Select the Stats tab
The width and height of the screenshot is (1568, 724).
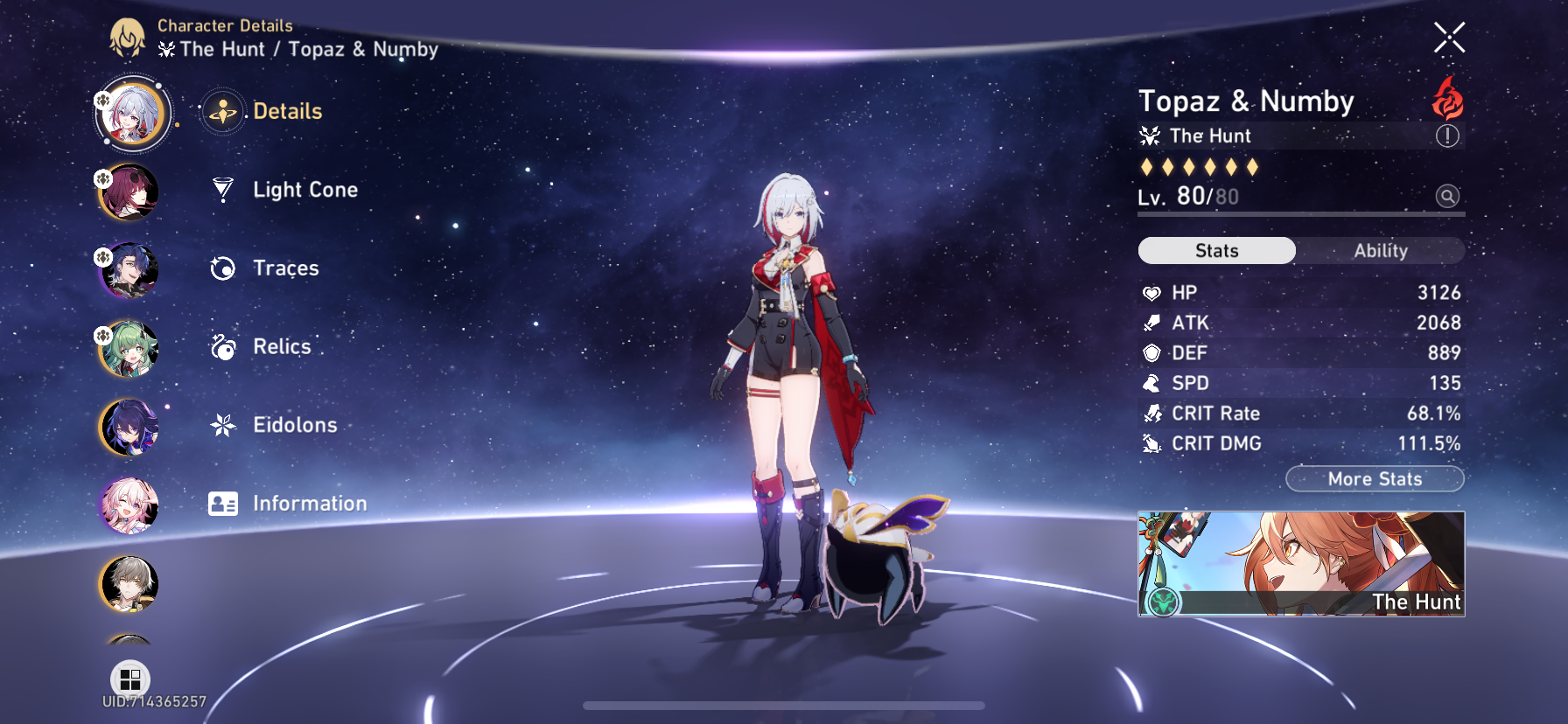1215,251
